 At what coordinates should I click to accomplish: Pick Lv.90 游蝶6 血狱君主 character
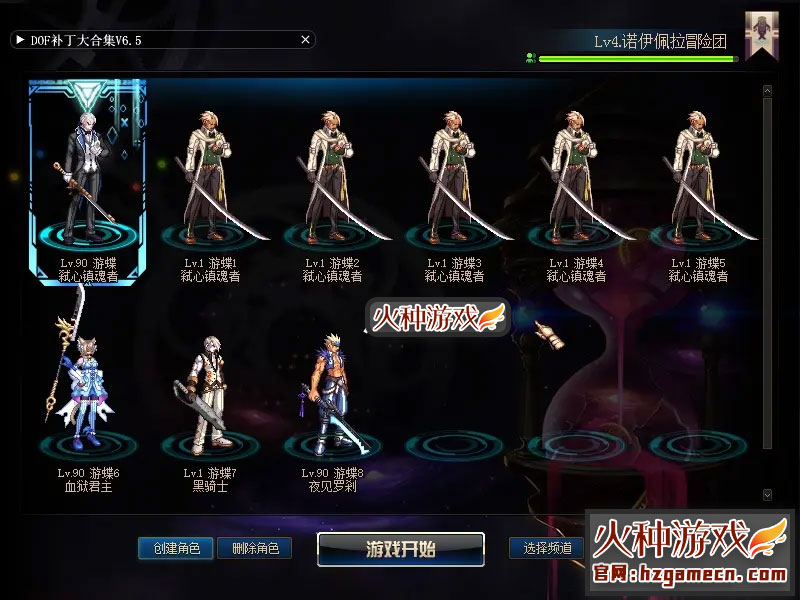click(88, 400)
